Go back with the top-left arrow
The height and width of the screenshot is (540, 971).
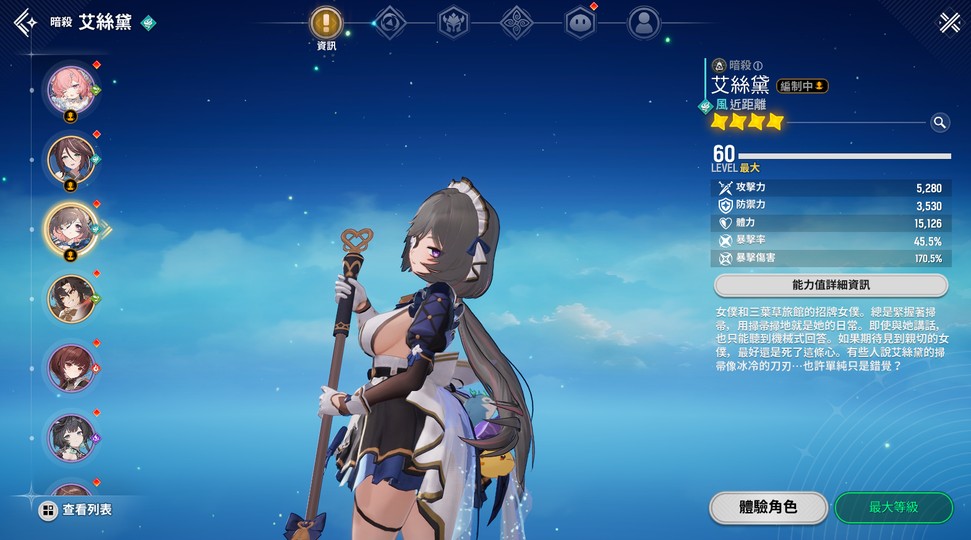(25, 22)
